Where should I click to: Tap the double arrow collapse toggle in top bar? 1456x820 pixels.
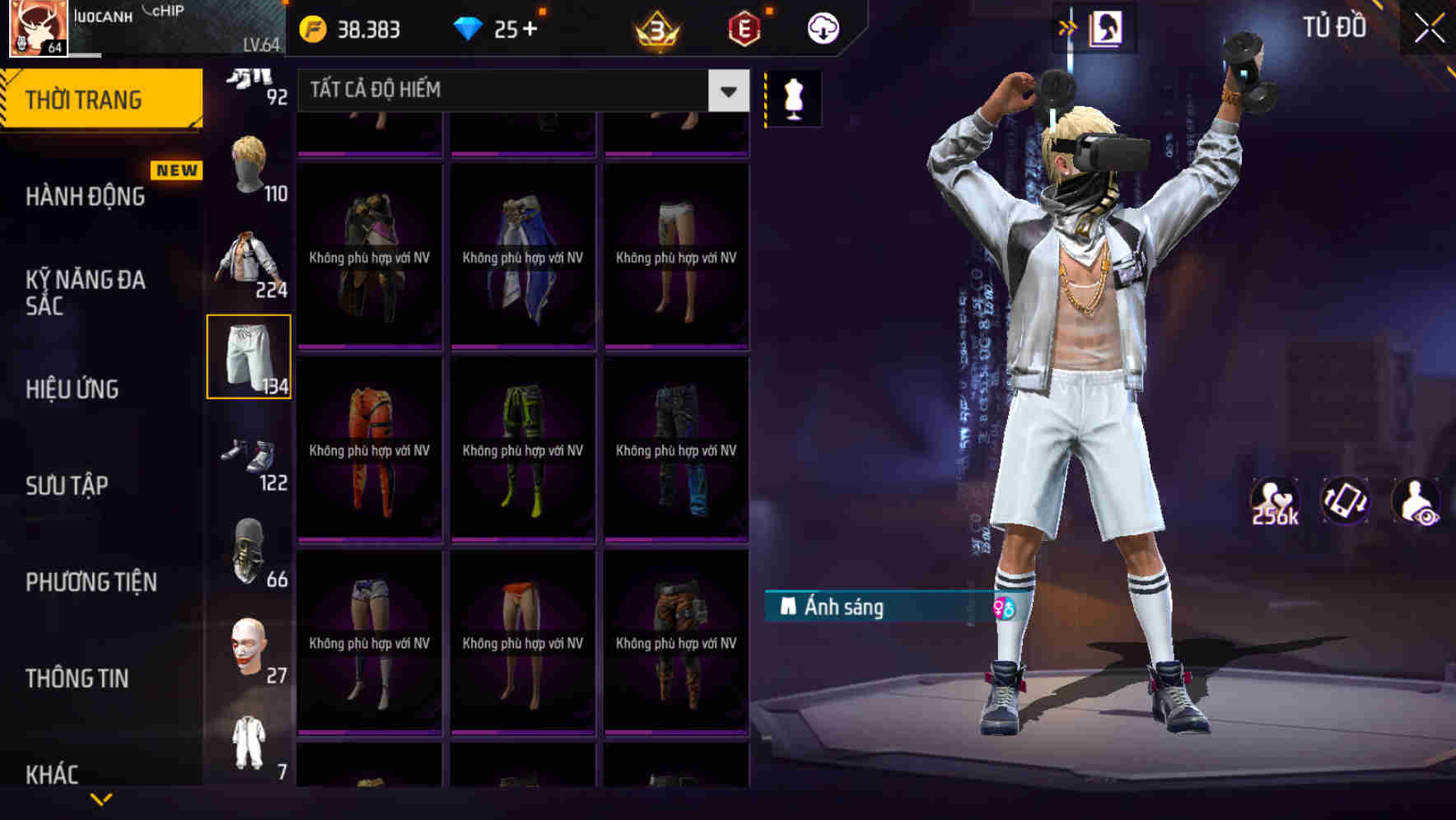click(x=1066, y=26)
